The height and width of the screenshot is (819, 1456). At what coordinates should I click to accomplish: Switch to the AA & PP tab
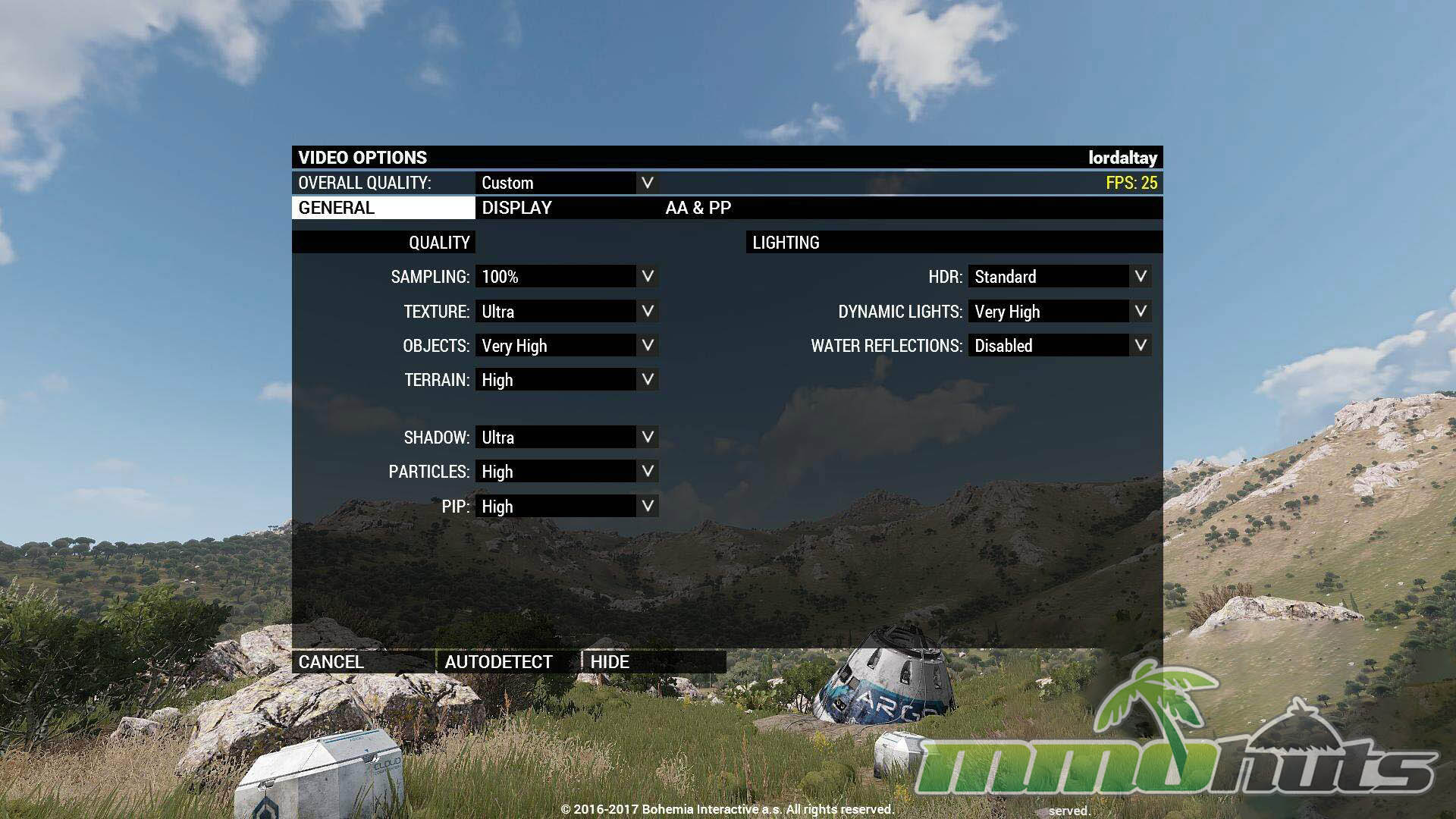pos(698,208)
